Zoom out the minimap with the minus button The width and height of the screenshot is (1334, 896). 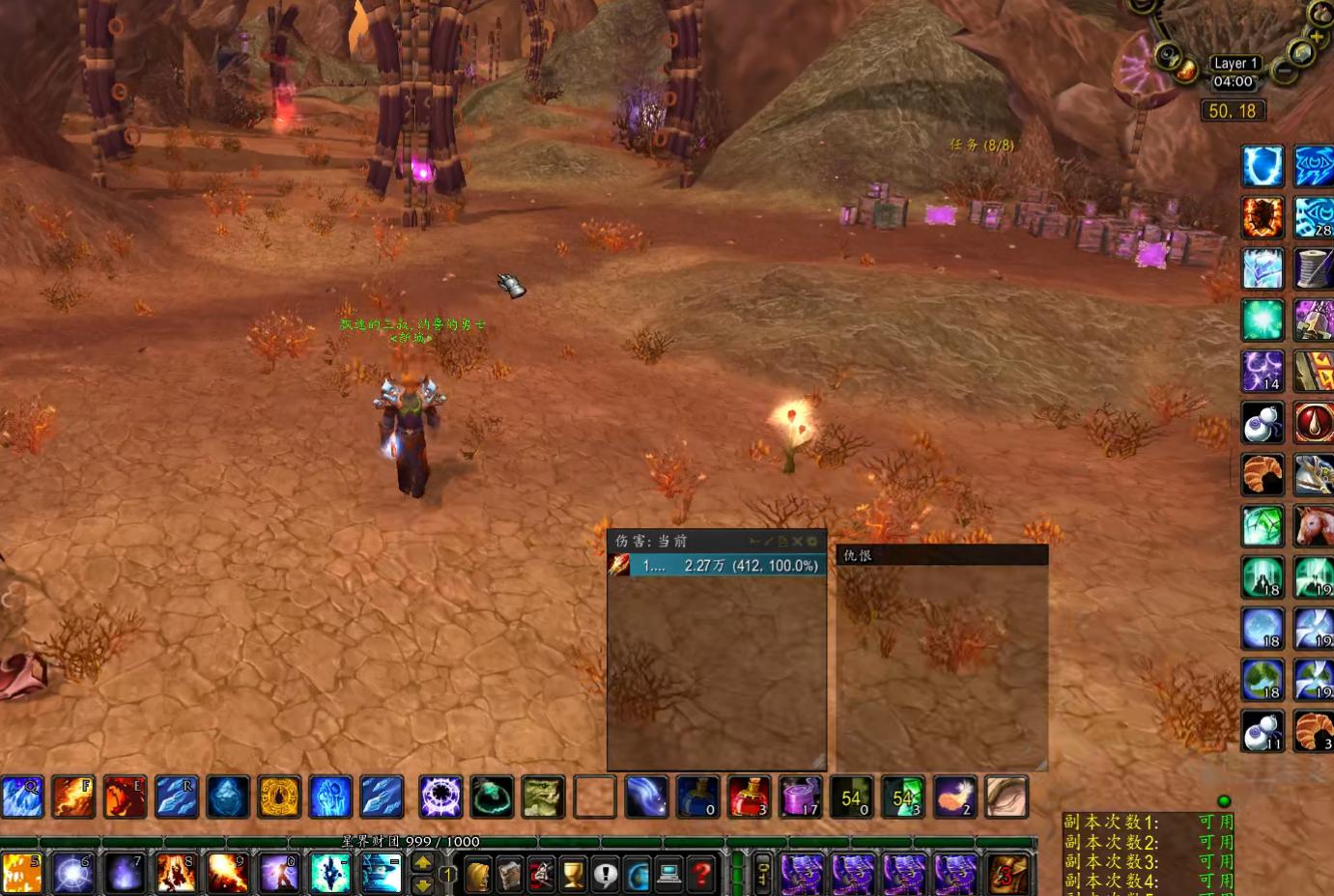[x=1284, y=70]
